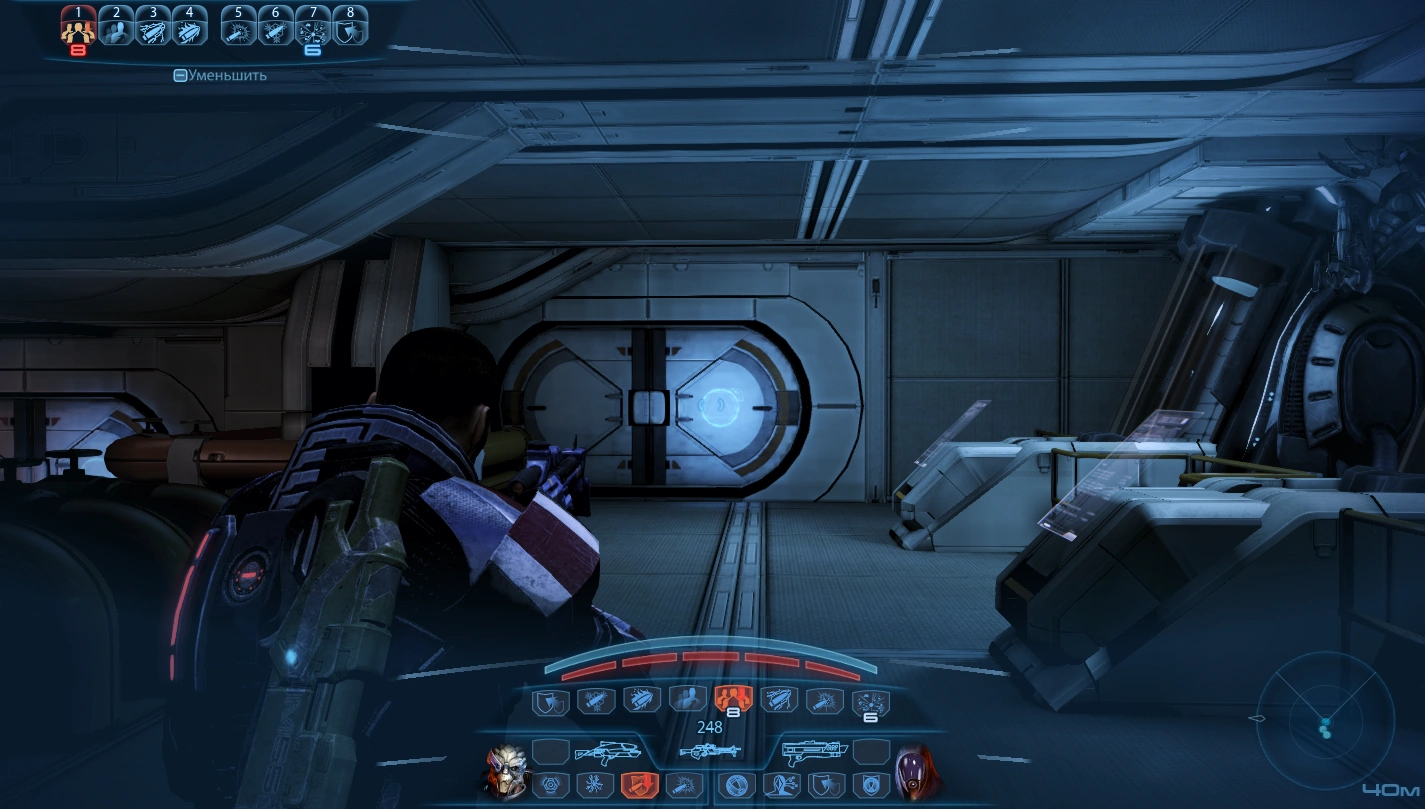The image size is (1425, 809).
Task: Activate Tali's defense drone power icon
Action: [869, 785]
